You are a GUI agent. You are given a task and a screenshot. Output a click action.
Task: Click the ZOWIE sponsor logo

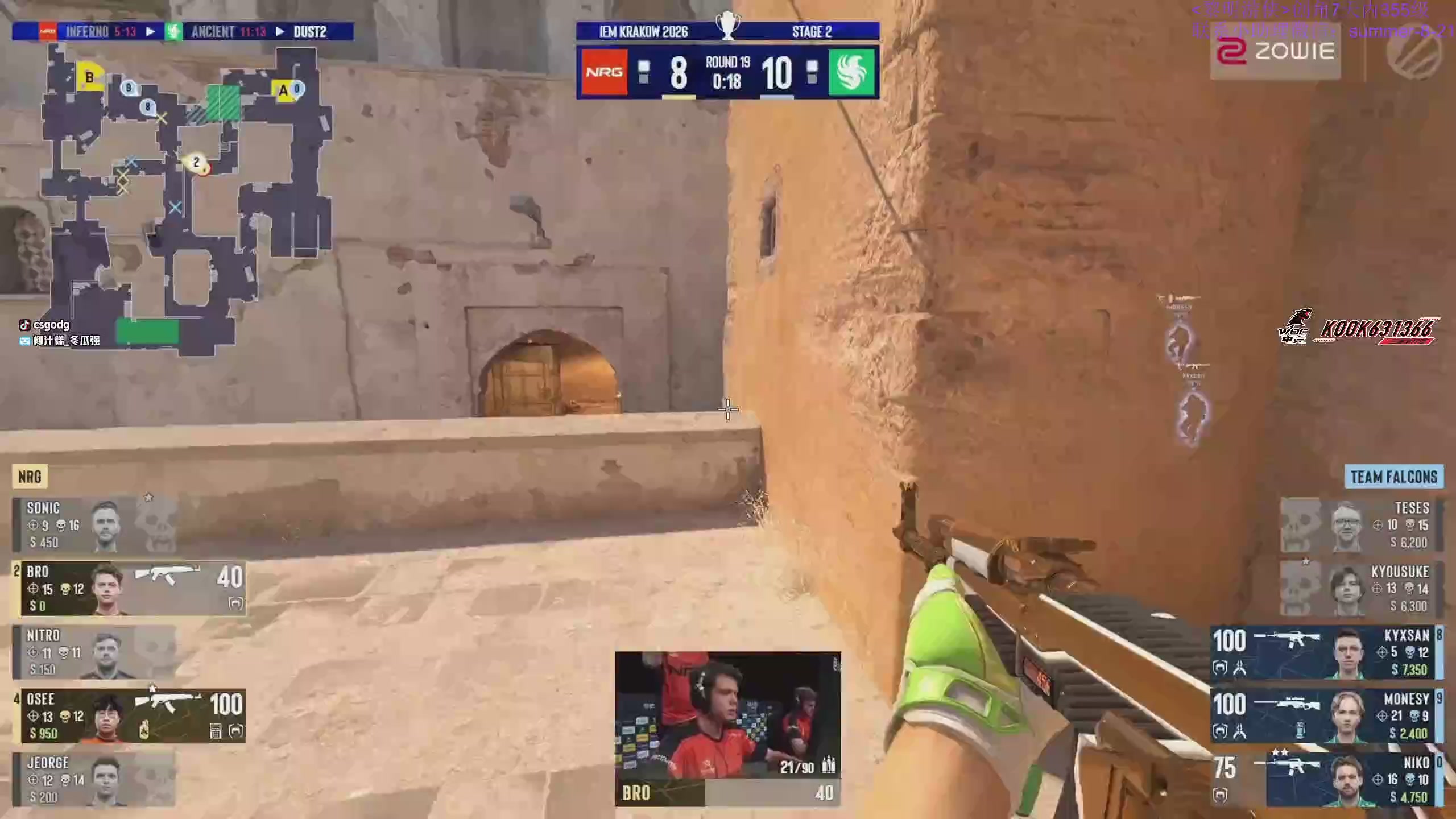(1275, 52)
